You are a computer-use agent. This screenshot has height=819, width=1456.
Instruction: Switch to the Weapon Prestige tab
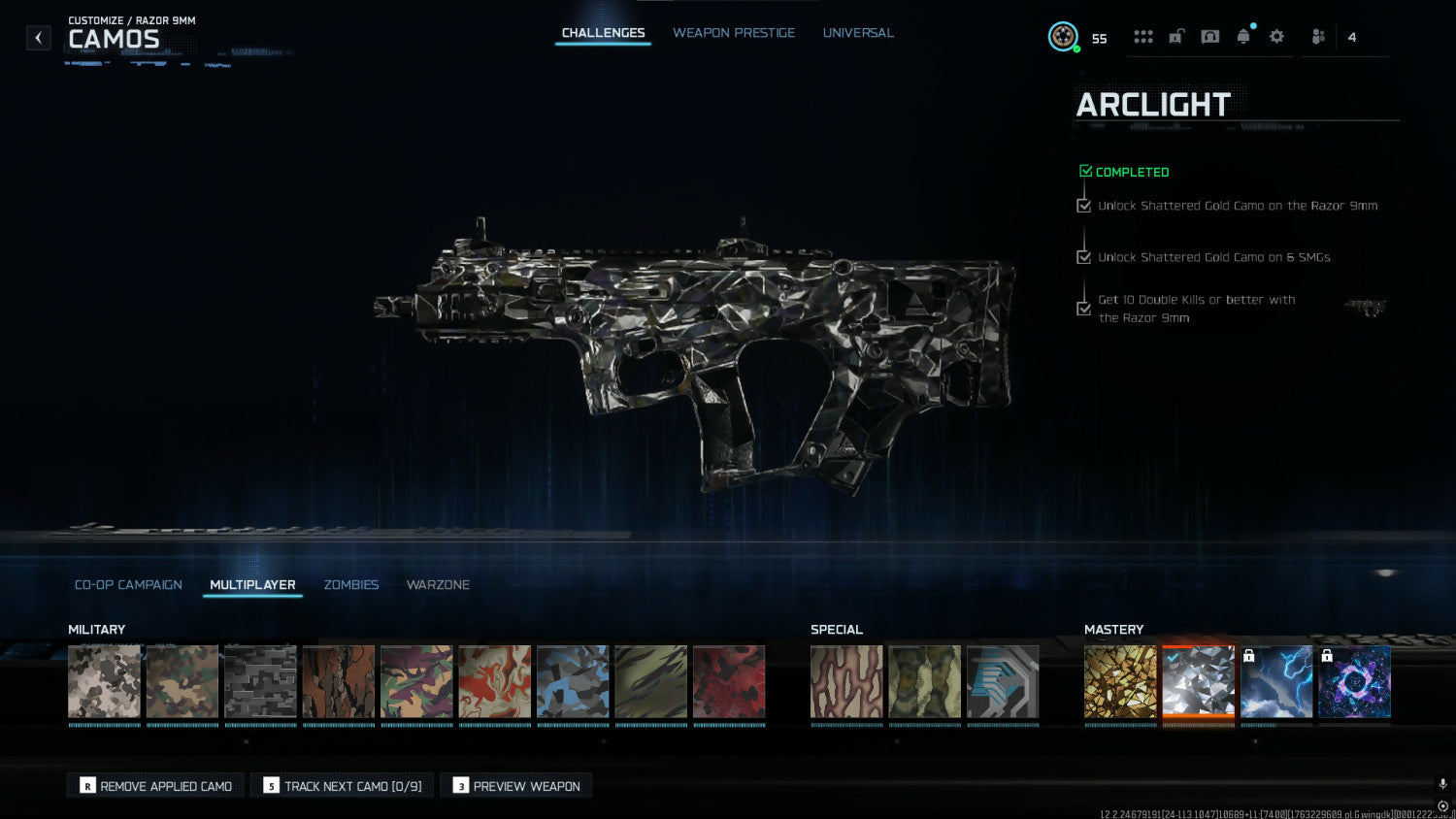pos(733,33)
